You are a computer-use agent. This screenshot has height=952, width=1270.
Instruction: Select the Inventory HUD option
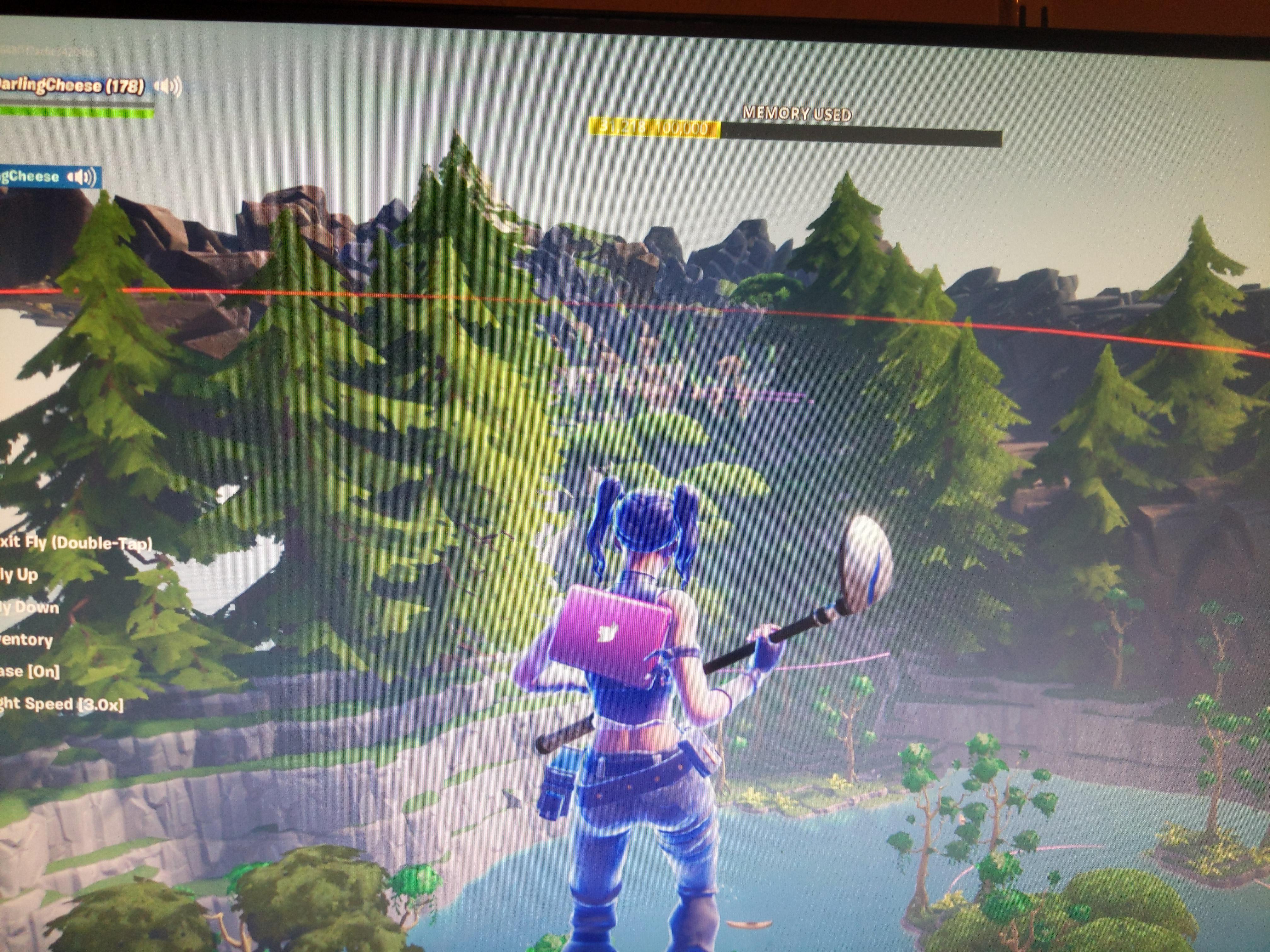coord(26,640)
